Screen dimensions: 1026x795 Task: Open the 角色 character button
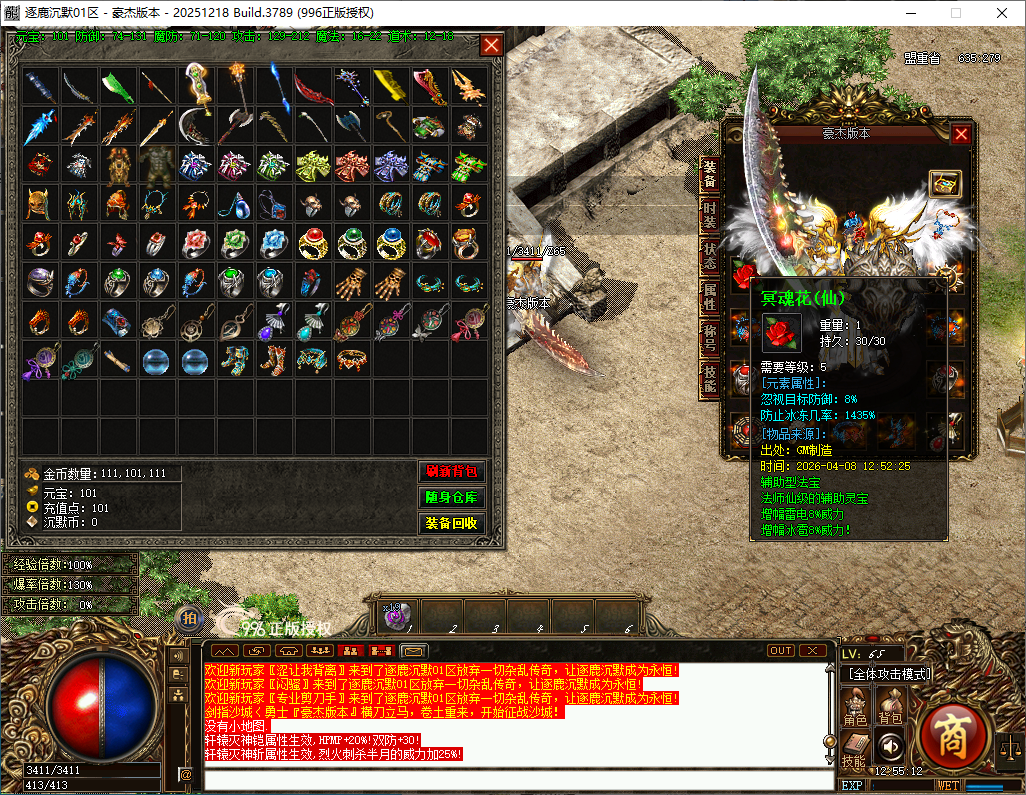[x=855, y=706]
